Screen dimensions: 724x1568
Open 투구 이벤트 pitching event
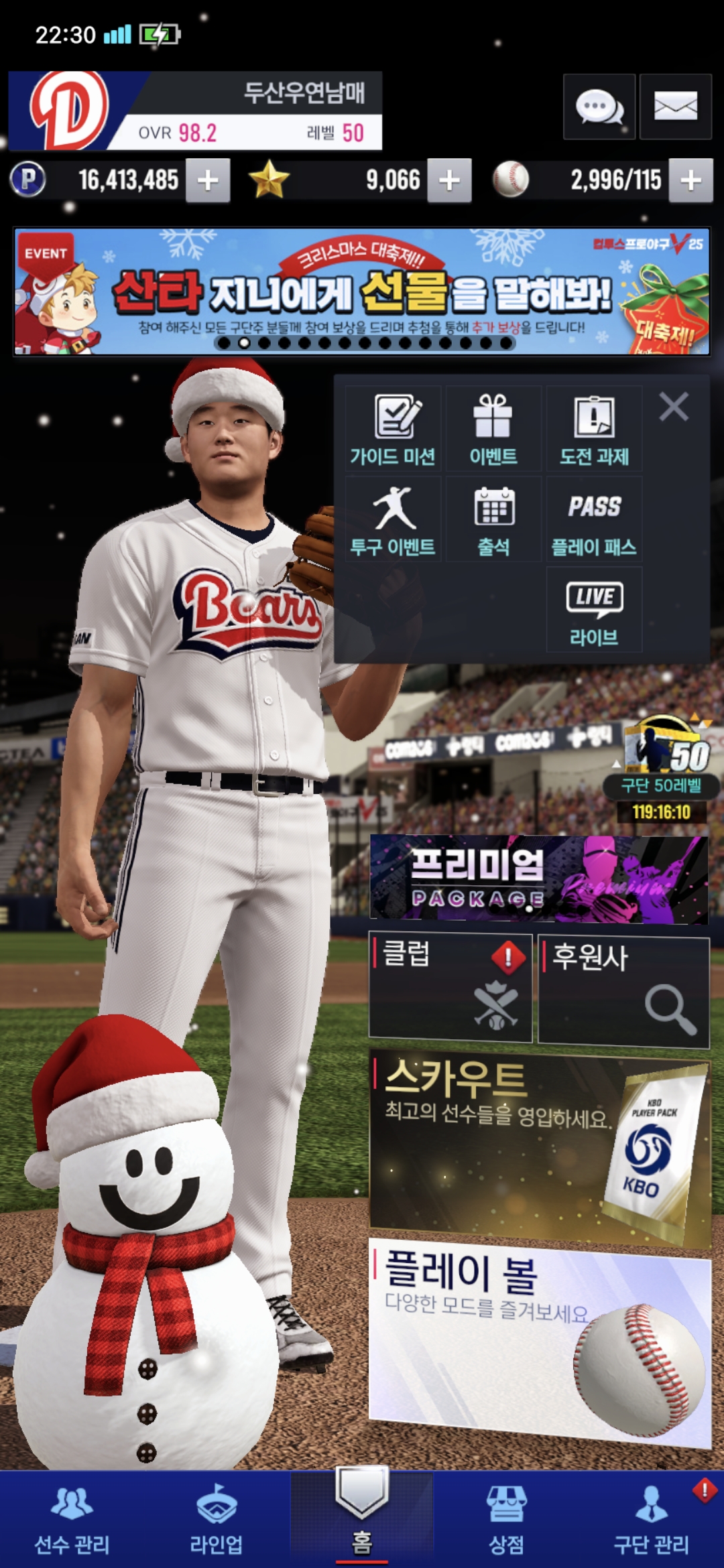pos(394,519)
